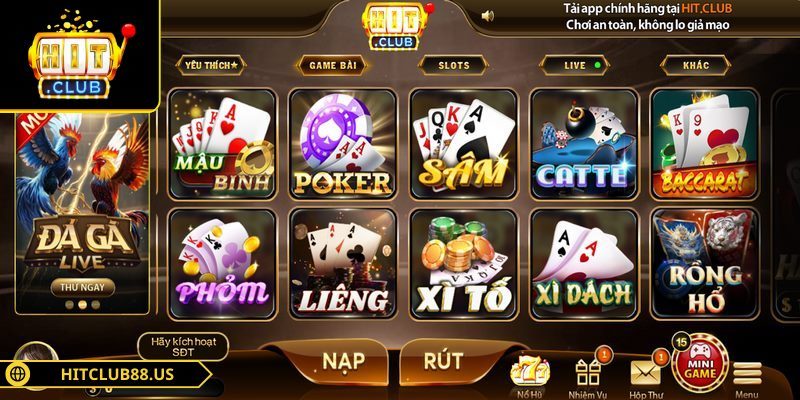Select the Liêng game tile
The height and width of the screenshot is (400, 800).
coord(342,263)
